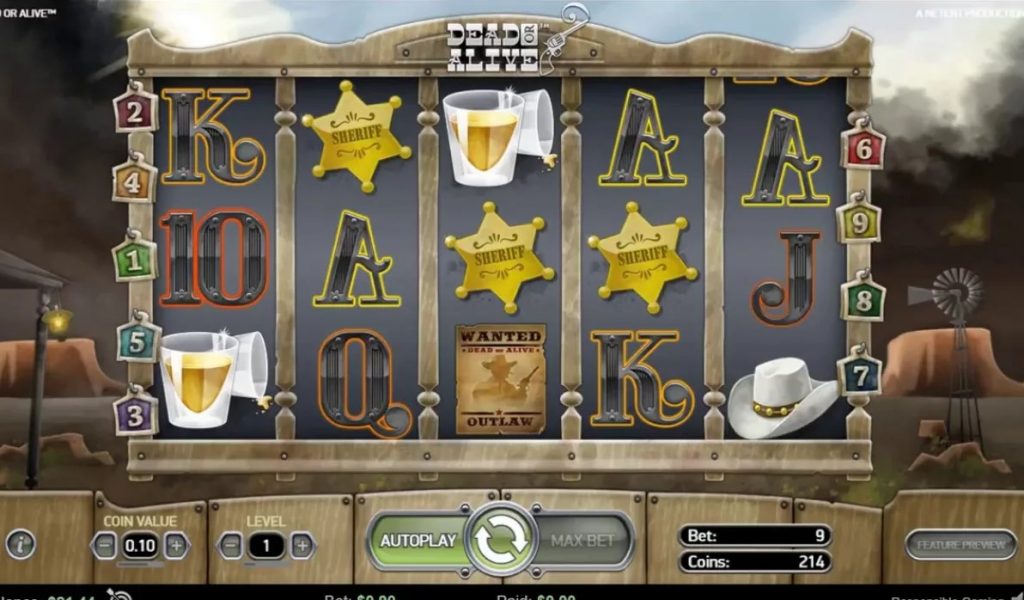
Task: Choose payline 8 marker
Action: (862, 298)
